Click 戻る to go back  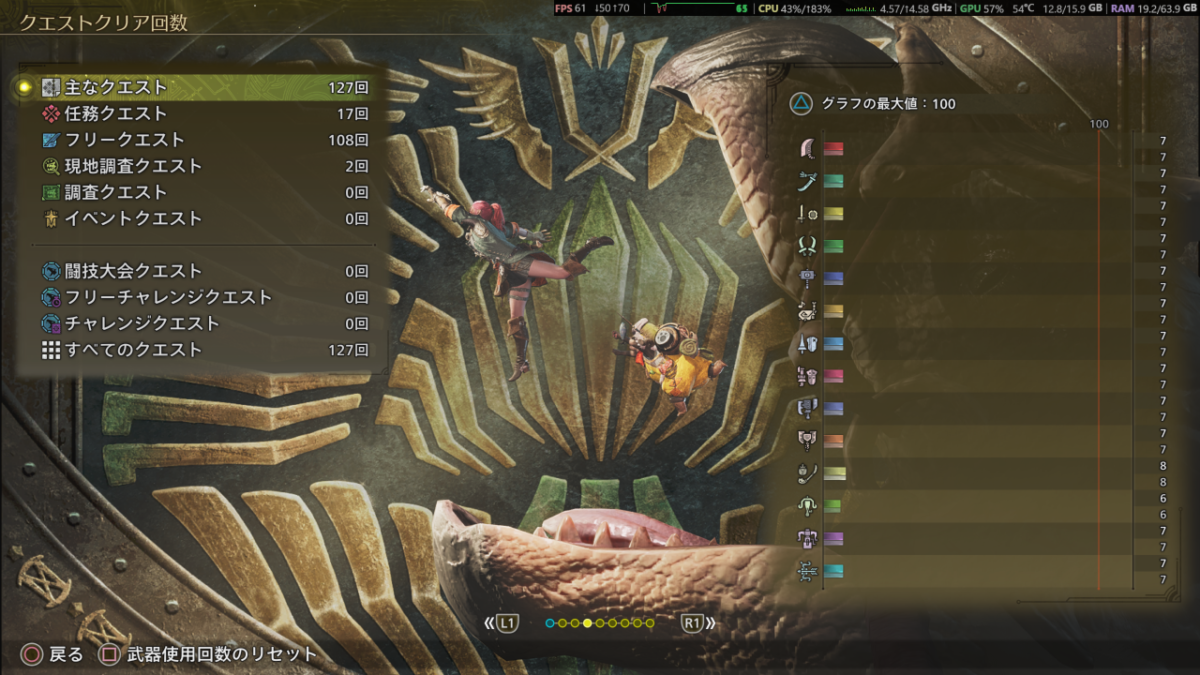click(53, 655)
